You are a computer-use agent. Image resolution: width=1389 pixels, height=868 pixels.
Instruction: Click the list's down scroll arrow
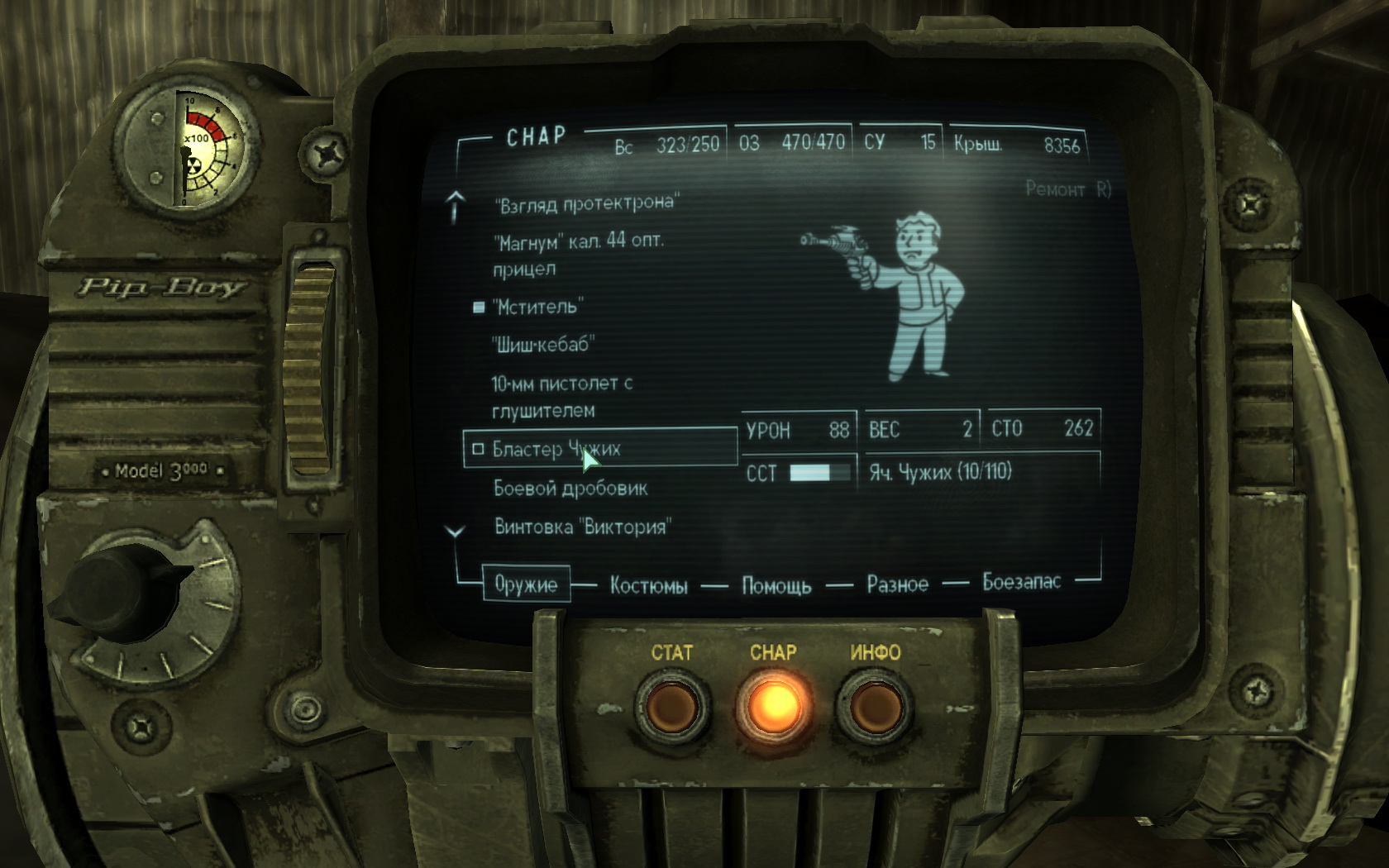[455, 532]
